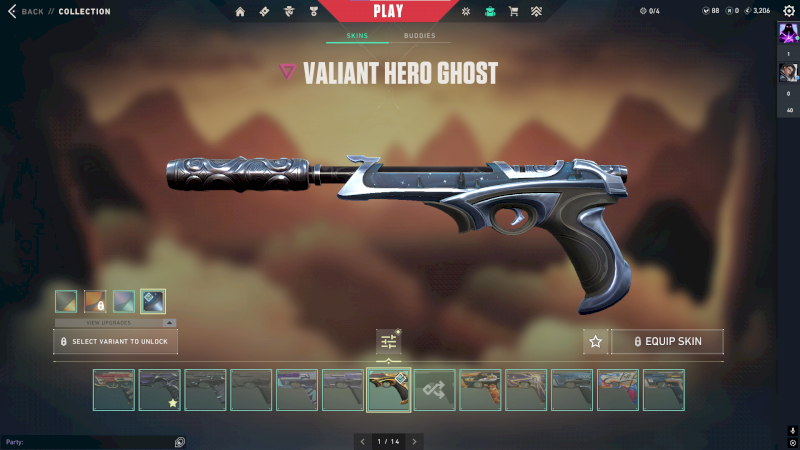Go to the next skin page arrow
This screenshot has height=450, width=800.
point(415,441)
